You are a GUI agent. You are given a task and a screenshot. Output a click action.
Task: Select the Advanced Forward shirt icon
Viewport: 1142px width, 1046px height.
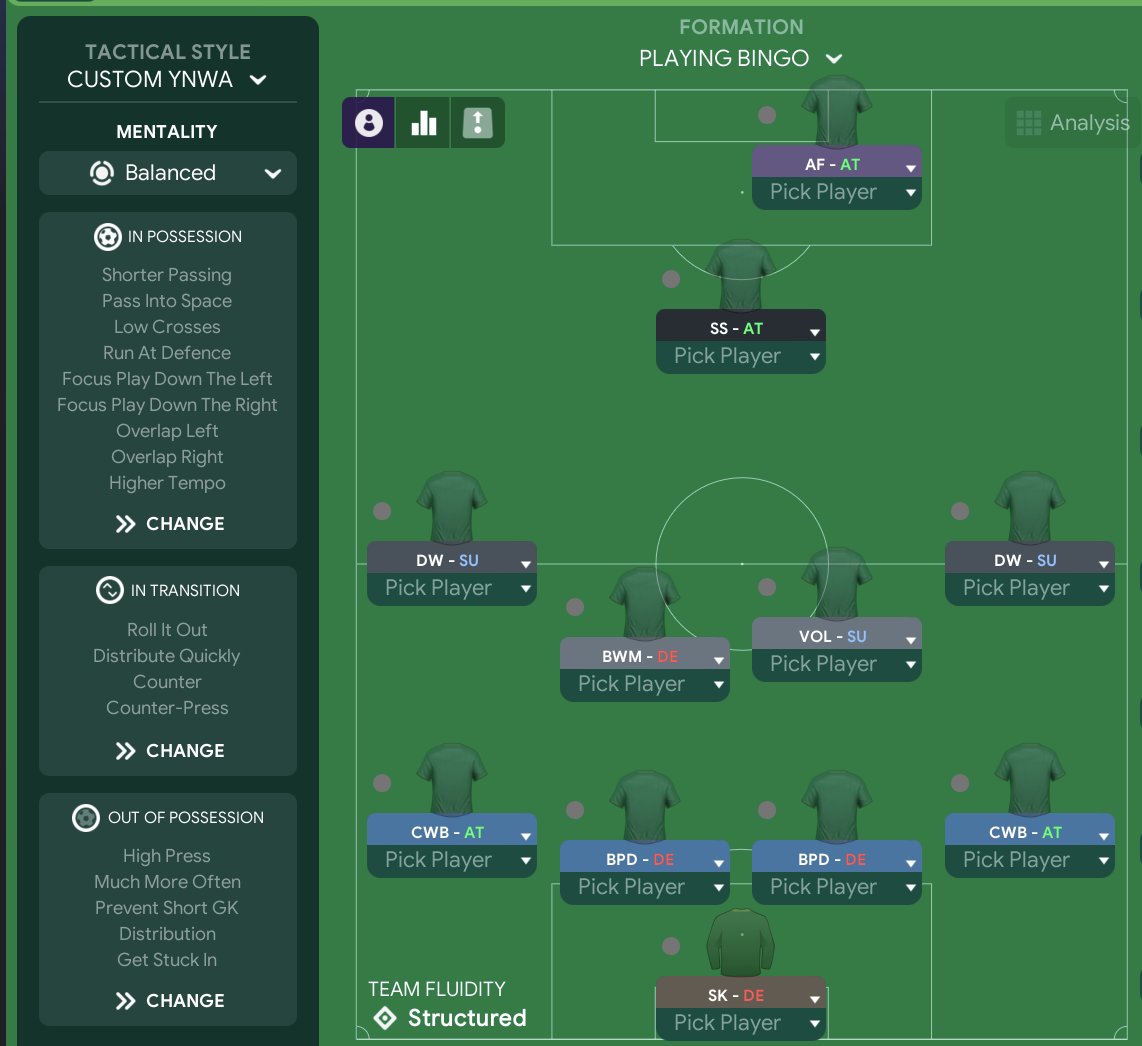[837, 112]
